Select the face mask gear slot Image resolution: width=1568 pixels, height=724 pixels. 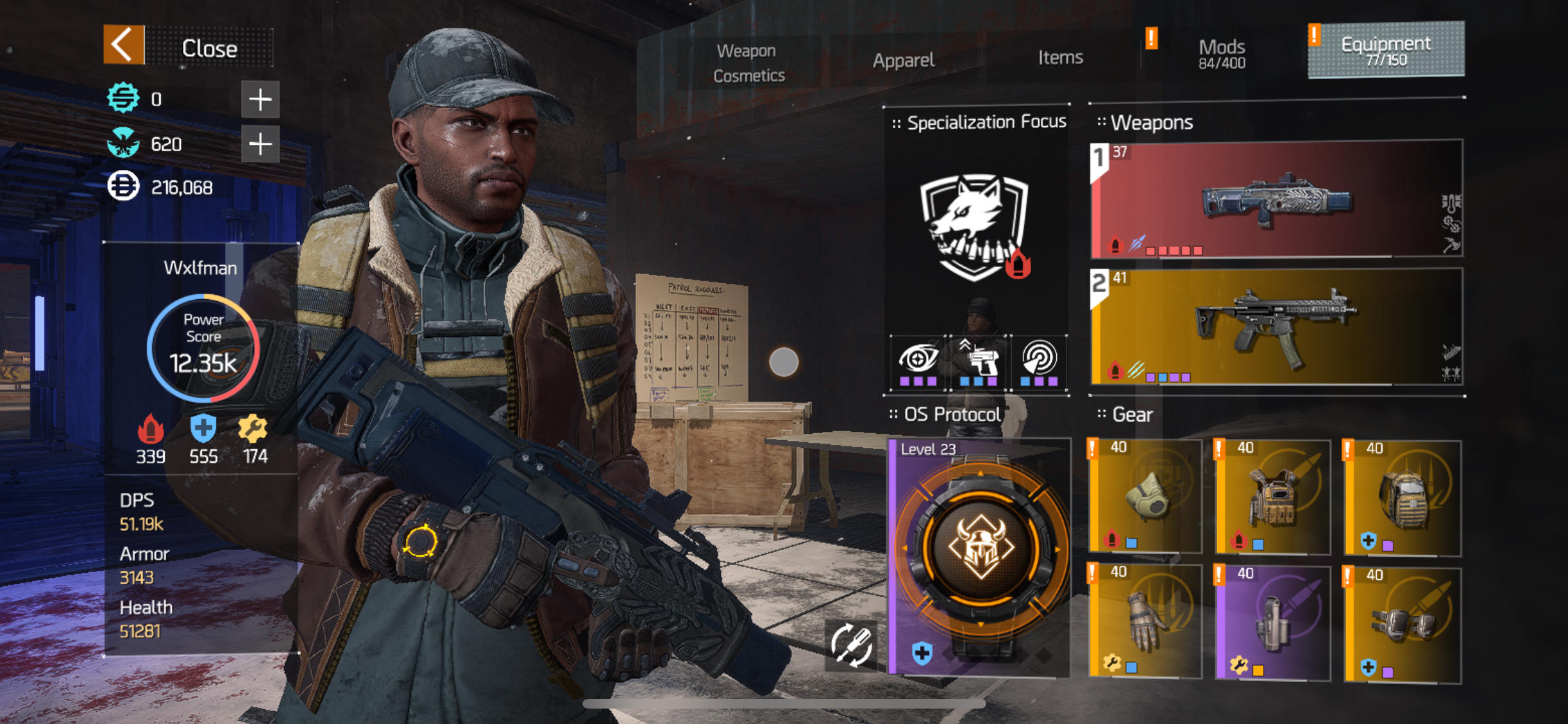point(1146,497)
